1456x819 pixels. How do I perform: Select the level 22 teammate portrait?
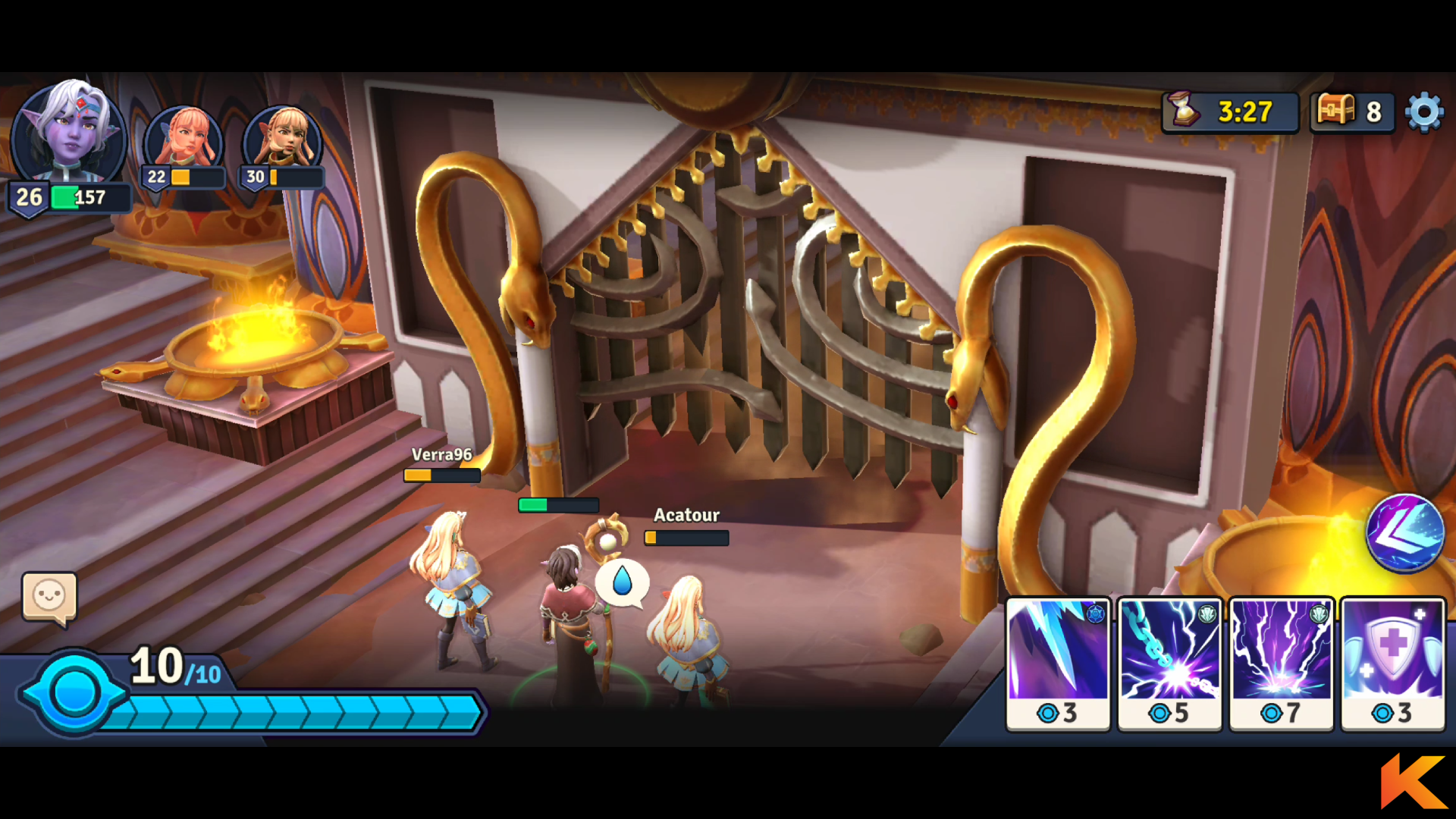[x=184, y=140]
